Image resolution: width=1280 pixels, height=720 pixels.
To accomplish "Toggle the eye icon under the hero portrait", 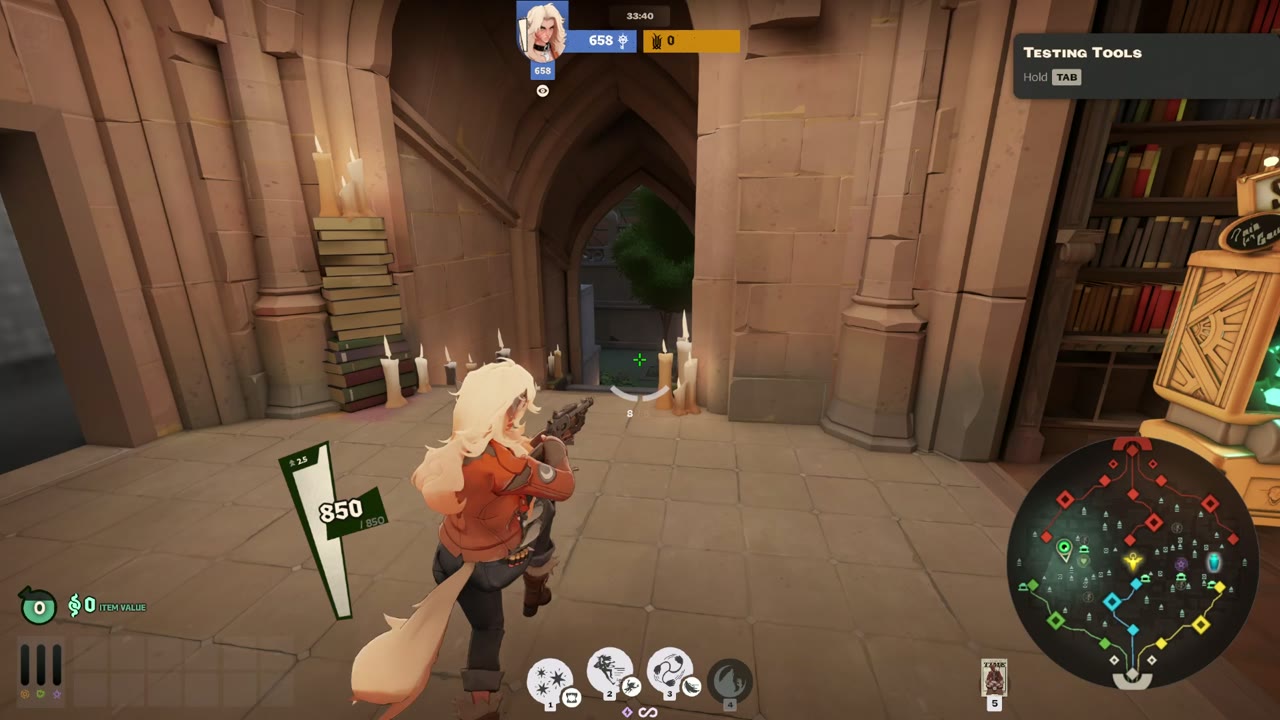I will pos(543,91).
